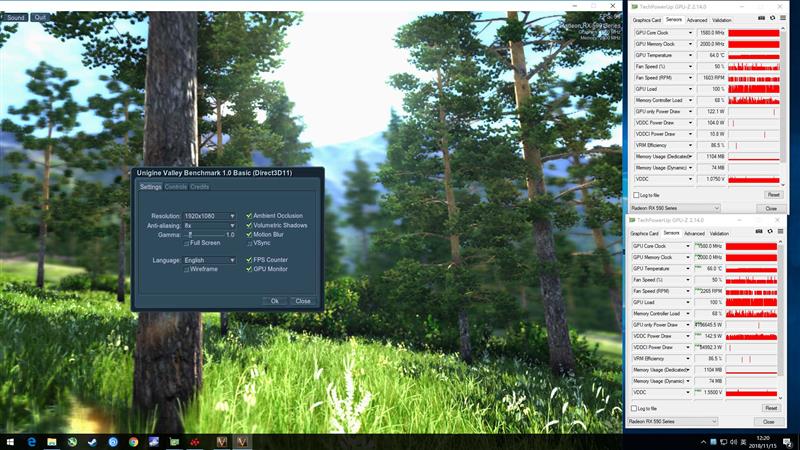800x450 pixels.
Task: Close the Unigine Valley settings dialog
Action: click(302, 300)
